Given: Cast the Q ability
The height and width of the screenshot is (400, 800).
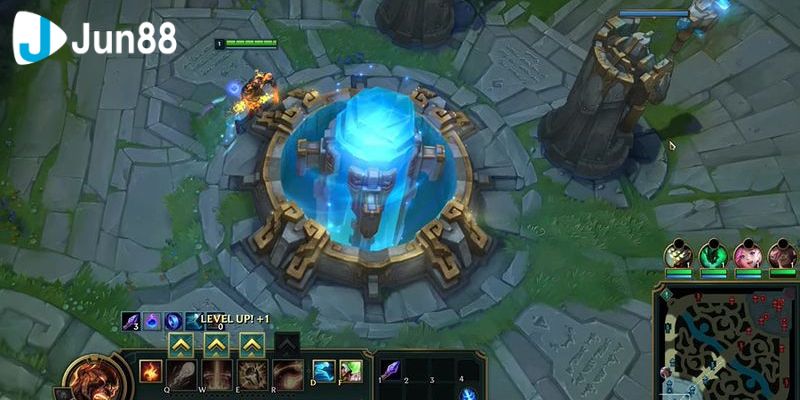Looking at the screenshot, I should coord(180,374).
